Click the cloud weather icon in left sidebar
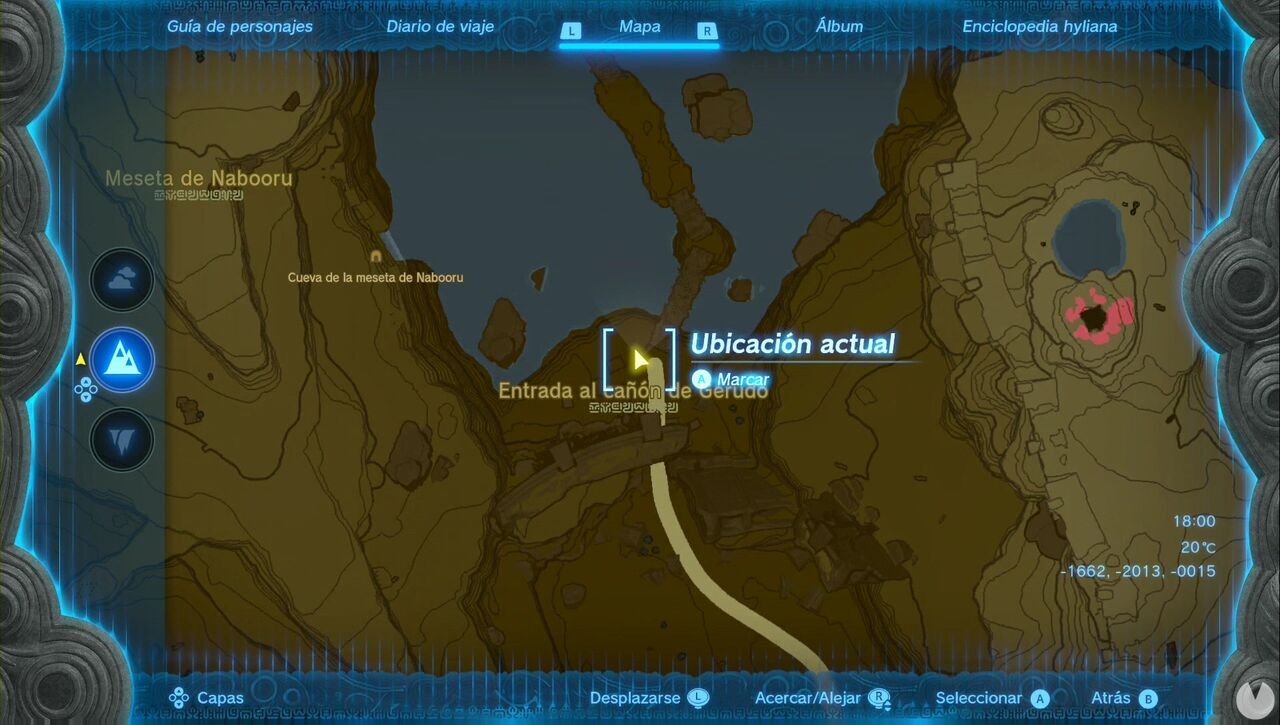1280x725 pixels. click(x=121, y=280)
